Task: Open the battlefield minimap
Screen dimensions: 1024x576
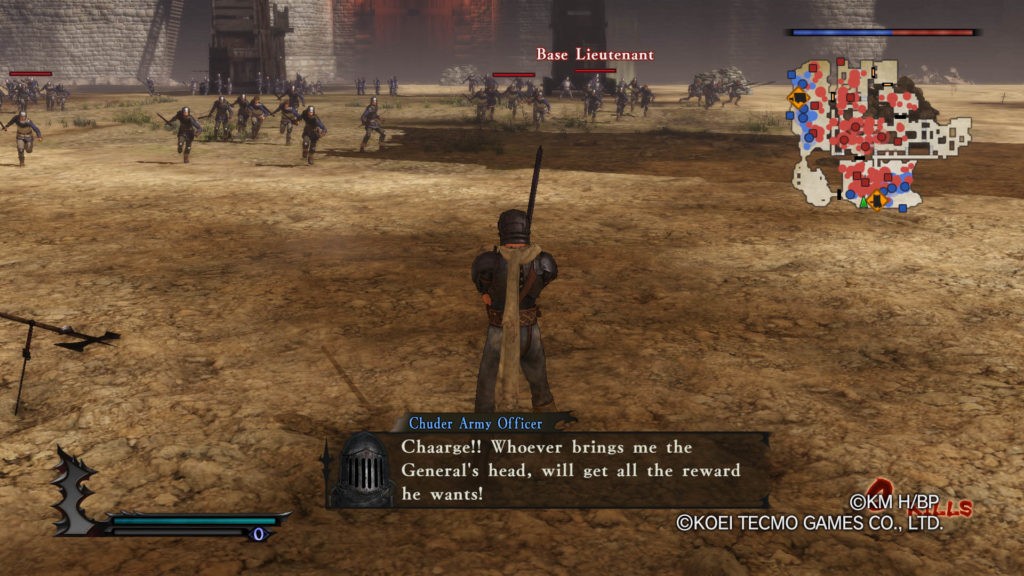Action: [x=880, y=135]
